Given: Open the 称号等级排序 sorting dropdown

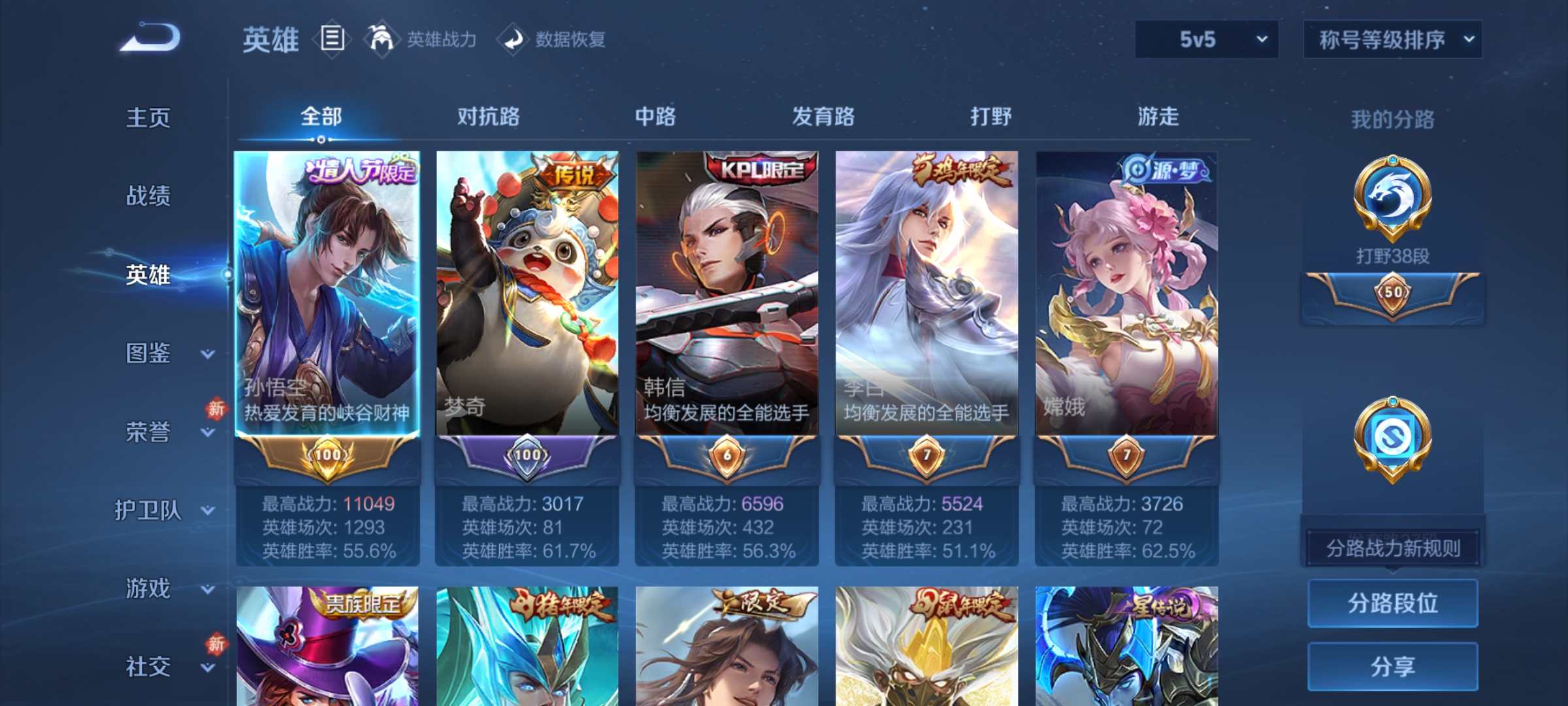Looking at the screenshot, I should tap(1392, 39).
